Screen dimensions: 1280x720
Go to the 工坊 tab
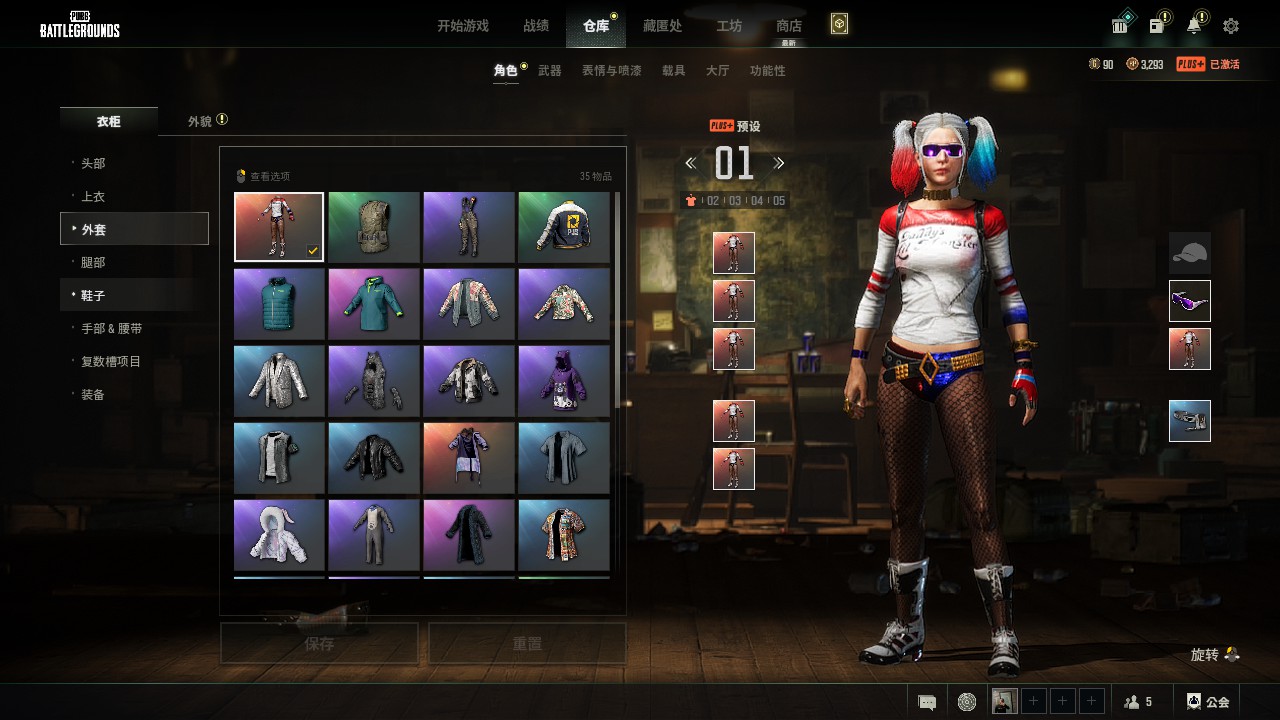729,26
